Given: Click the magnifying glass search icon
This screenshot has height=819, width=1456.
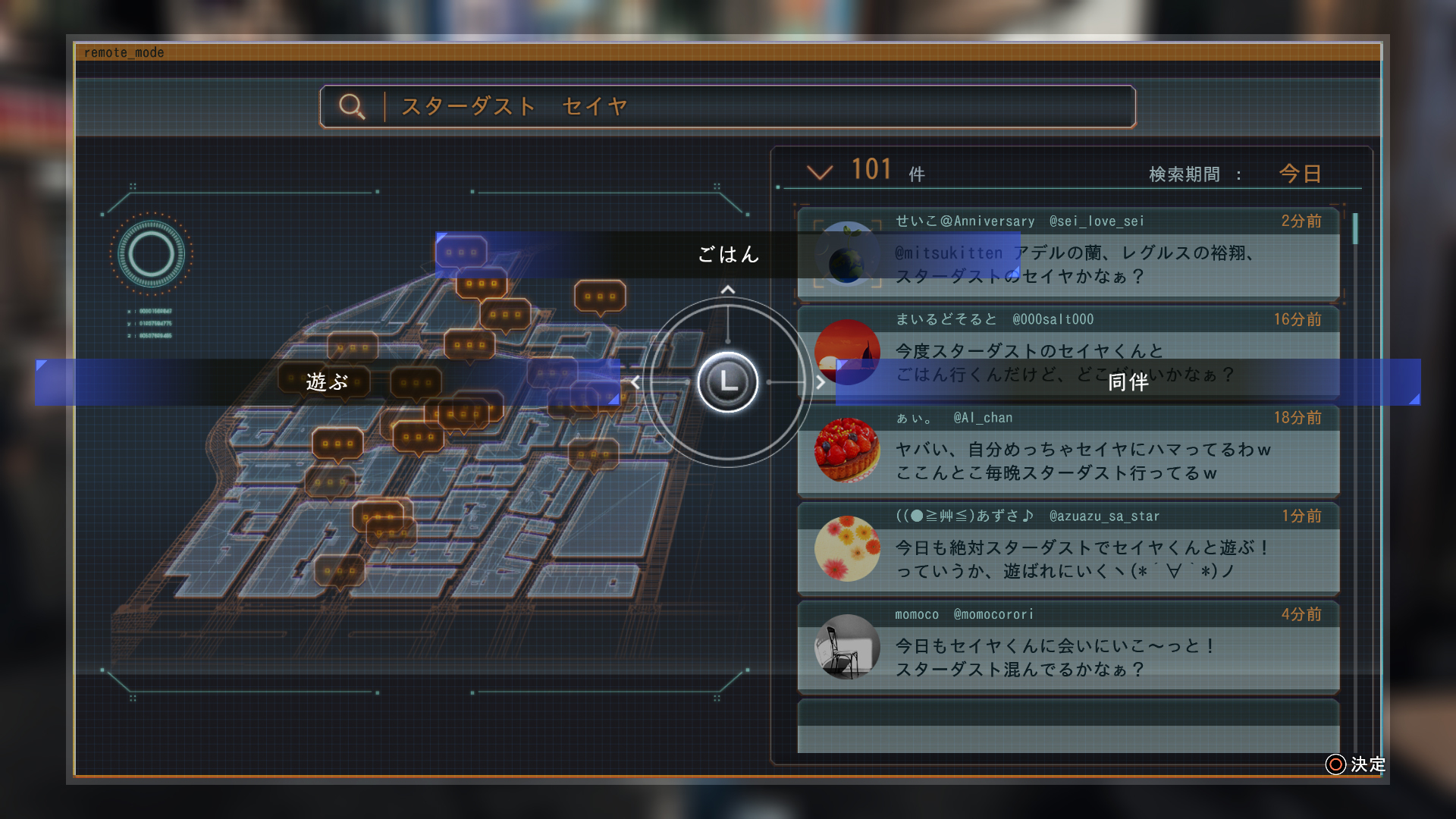Looking at the screenshot, I should (x=351, y=106).
